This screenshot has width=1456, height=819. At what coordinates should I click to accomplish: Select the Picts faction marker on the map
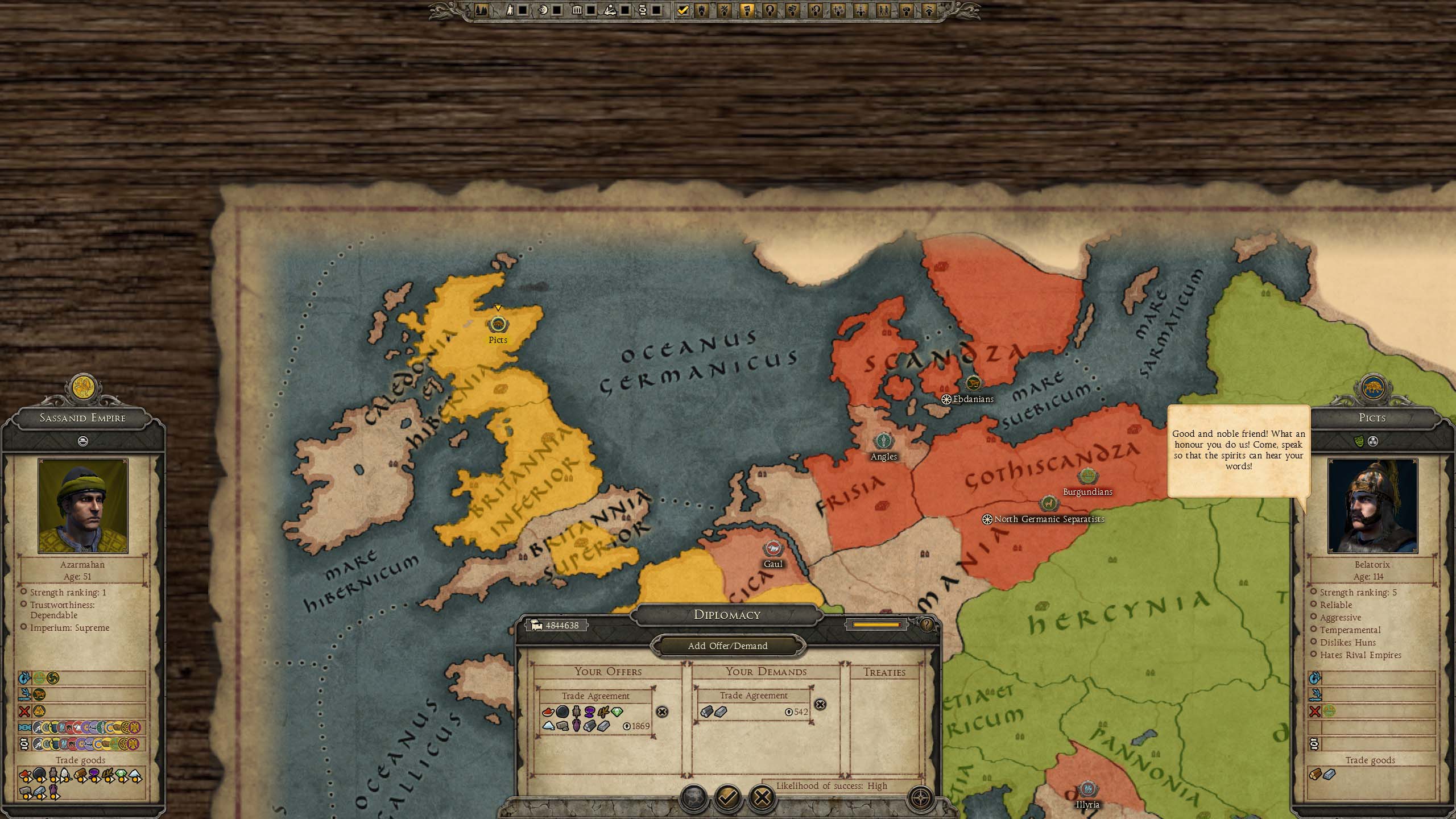498,325
